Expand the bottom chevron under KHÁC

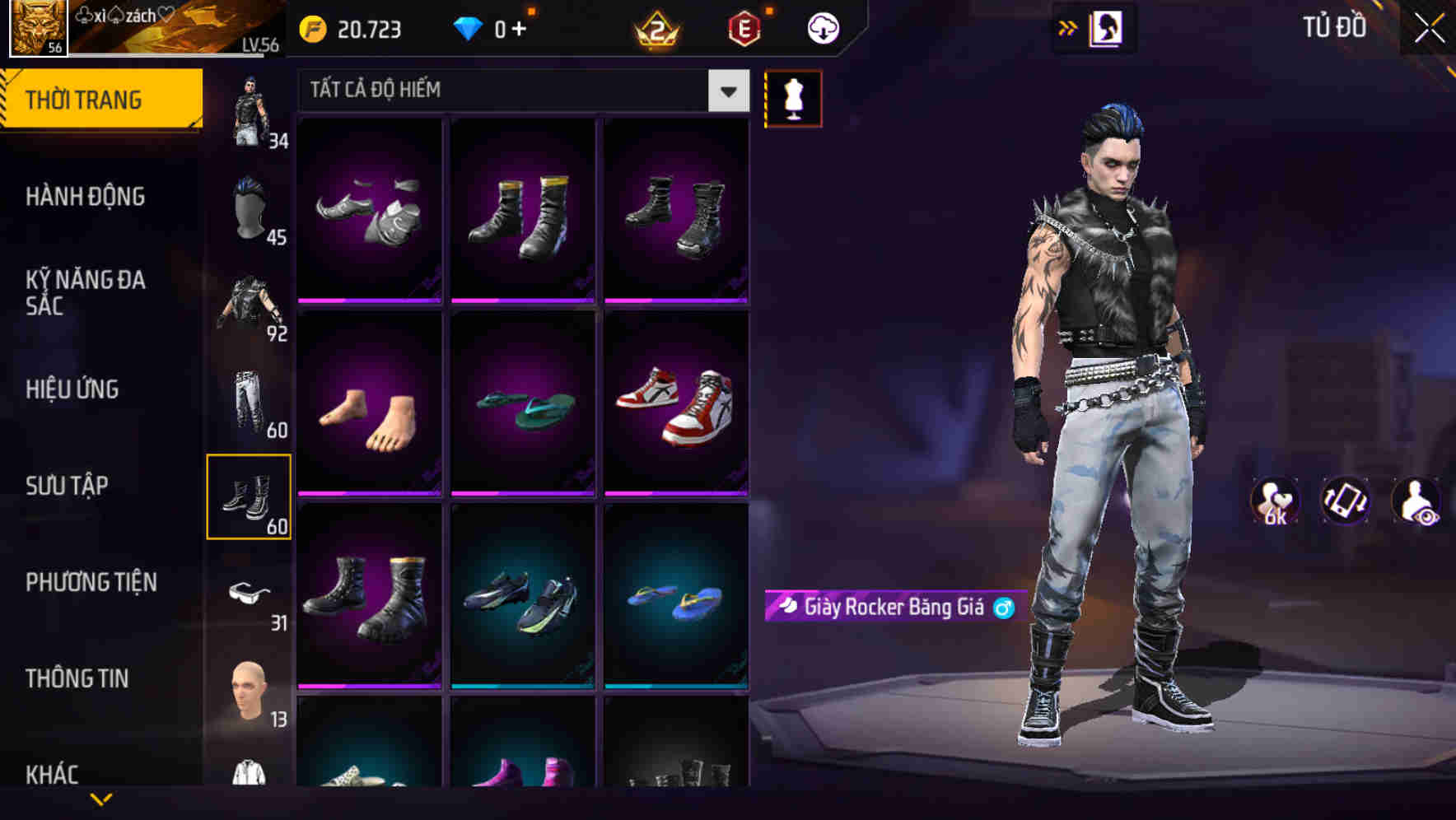click(101, 799)
